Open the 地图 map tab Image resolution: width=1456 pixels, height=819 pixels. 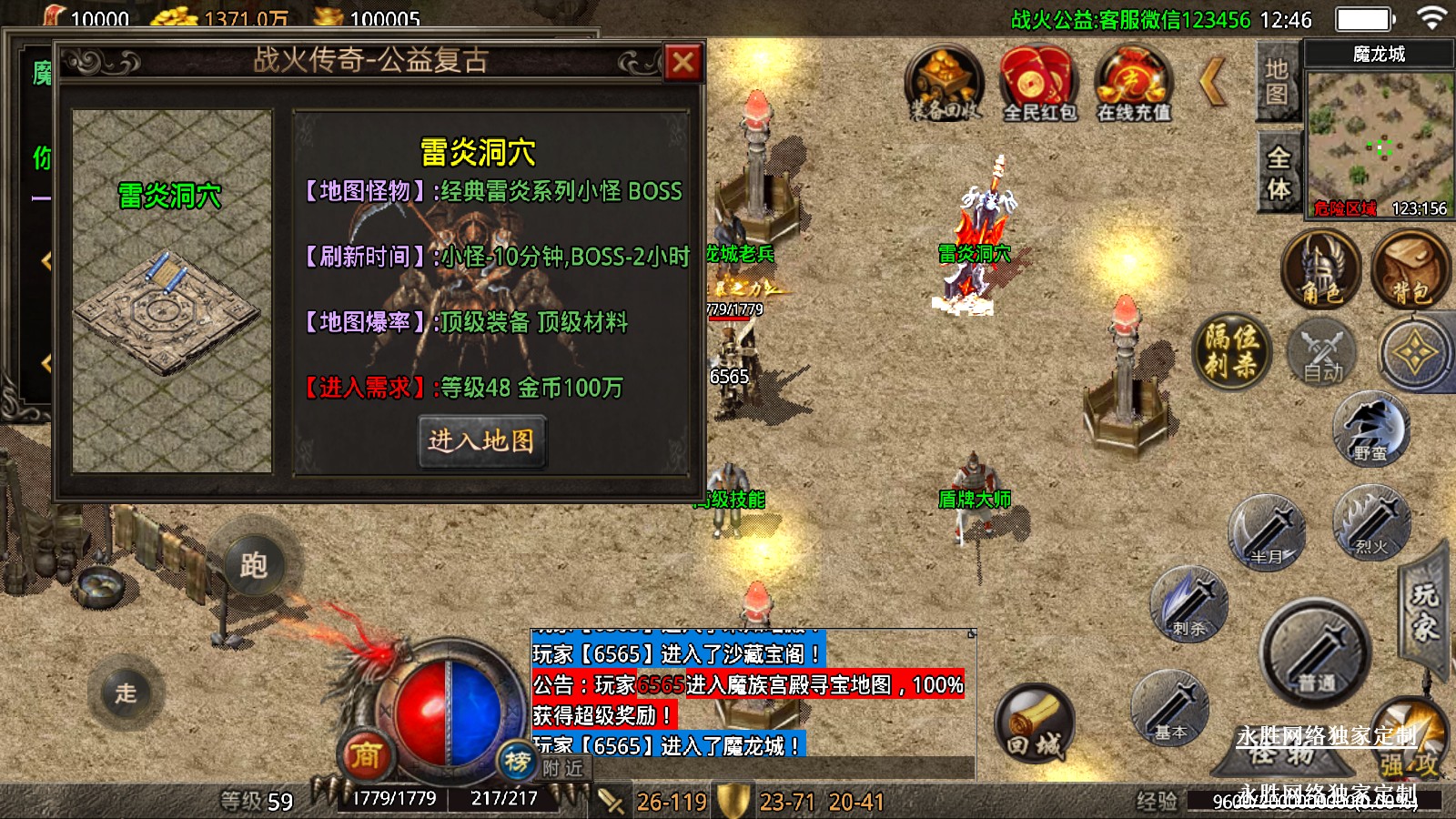point(1277,81)
